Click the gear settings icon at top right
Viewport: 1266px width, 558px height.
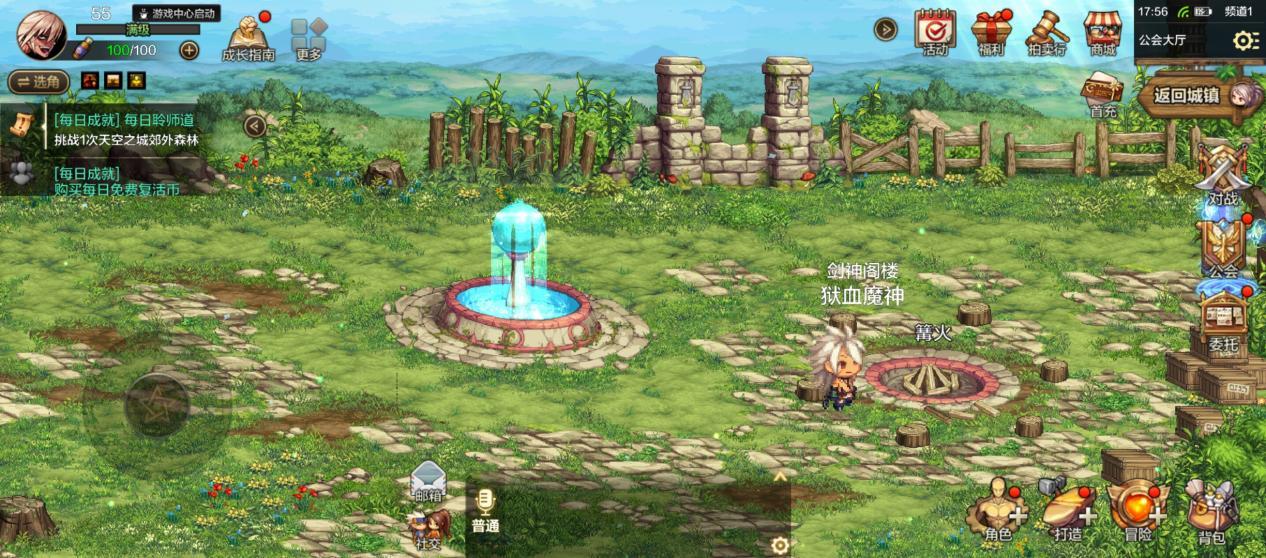1245,41
